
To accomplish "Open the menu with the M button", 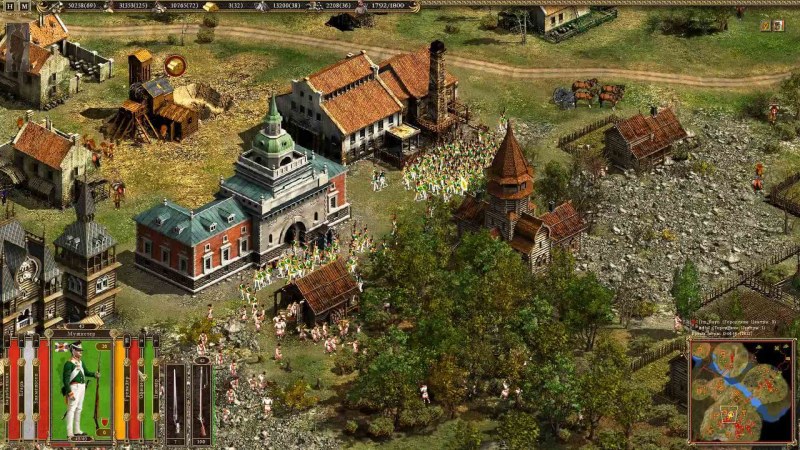I will pyautogui.click(x=24, y=6).
